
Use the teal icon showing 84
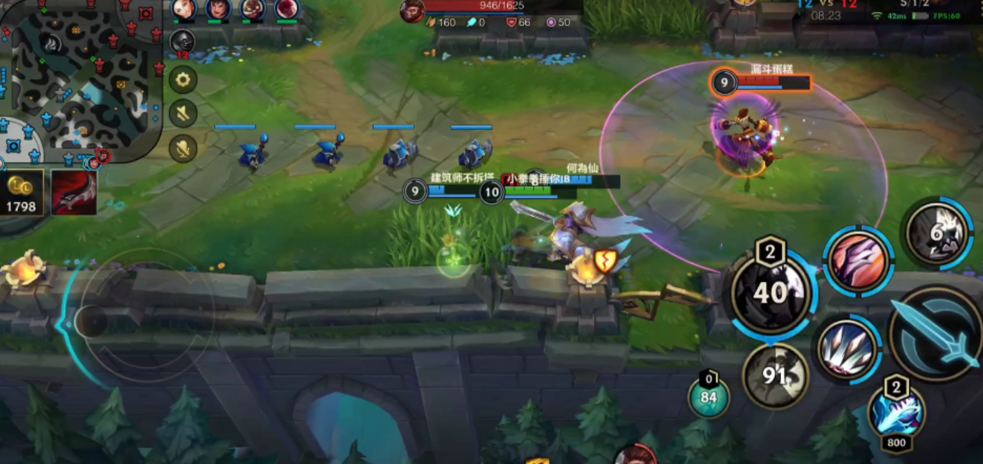pos(708,400)
